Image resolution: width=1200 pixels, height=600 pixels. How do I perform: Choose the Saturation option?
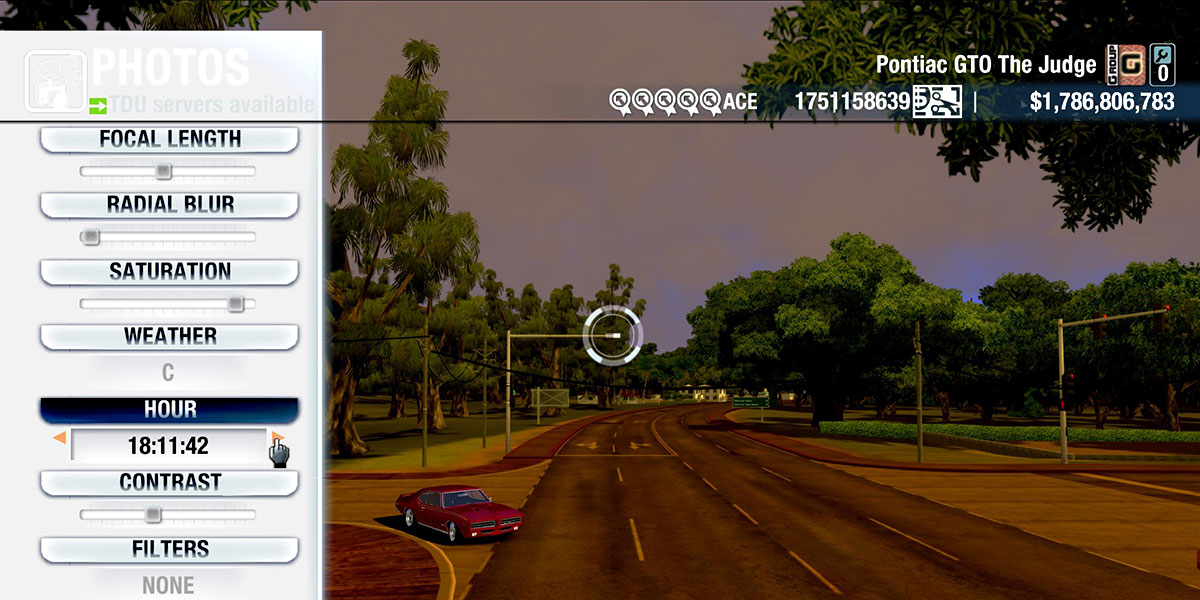pos(169,272)
